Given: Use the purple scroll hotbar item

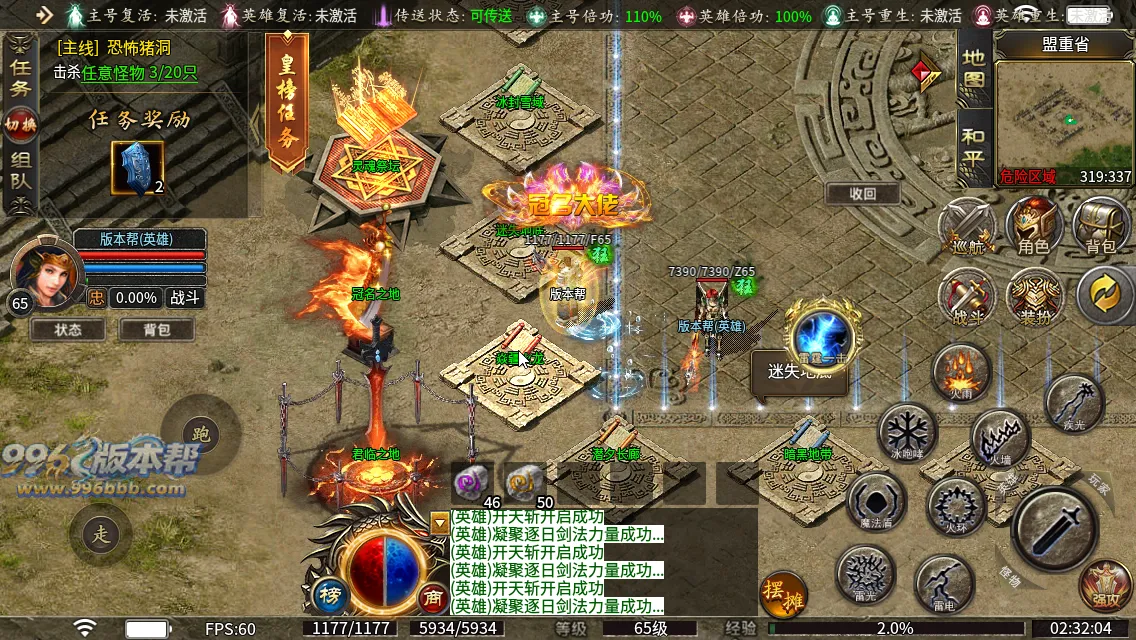Looking at the screenshot, I should tap(470, 482).
